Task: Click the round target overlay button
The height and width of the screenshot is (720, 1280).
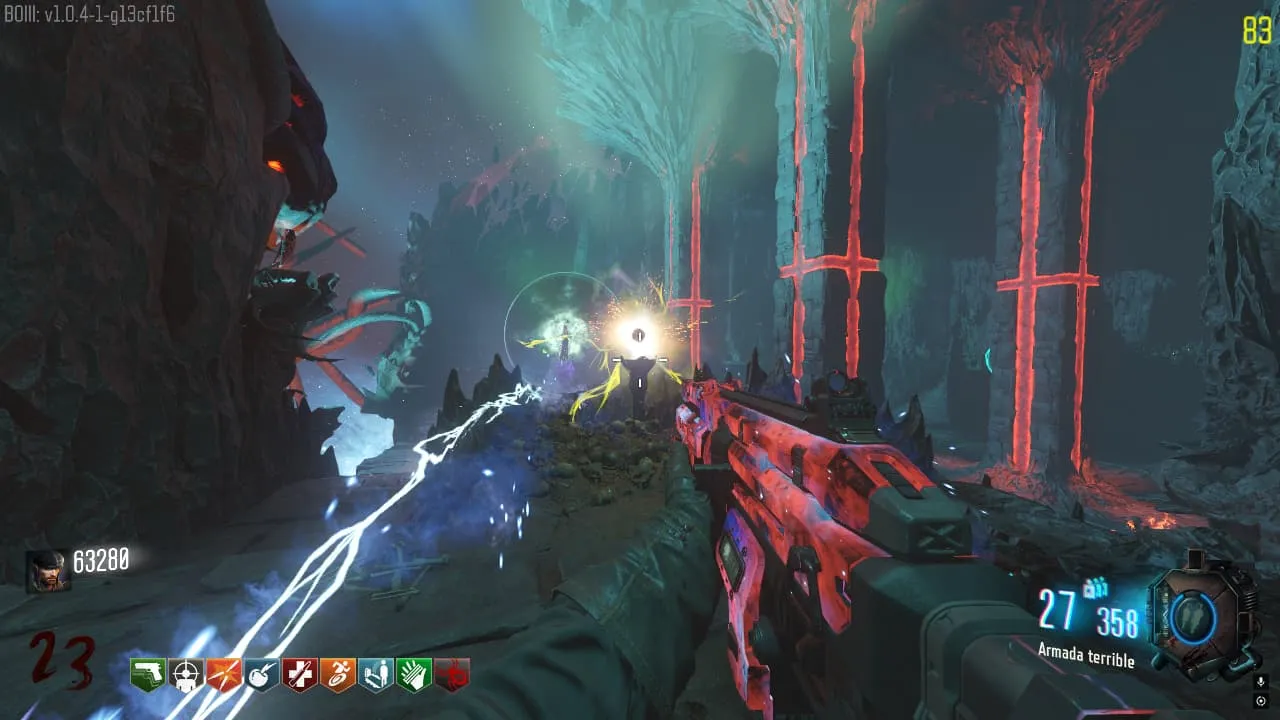Action: [1261, 701]
